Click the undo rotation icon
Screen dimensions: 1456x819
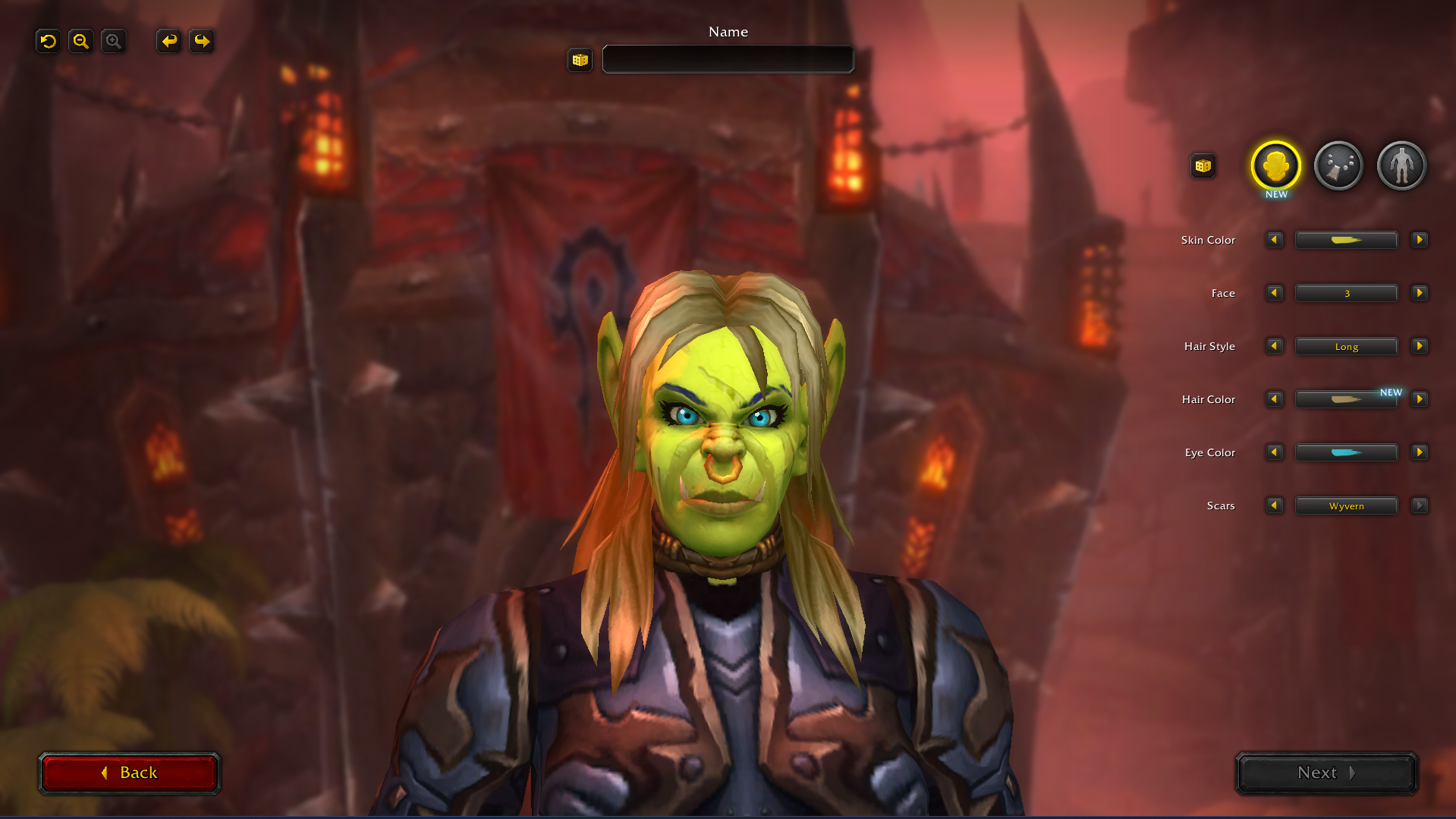click(47, 41)
